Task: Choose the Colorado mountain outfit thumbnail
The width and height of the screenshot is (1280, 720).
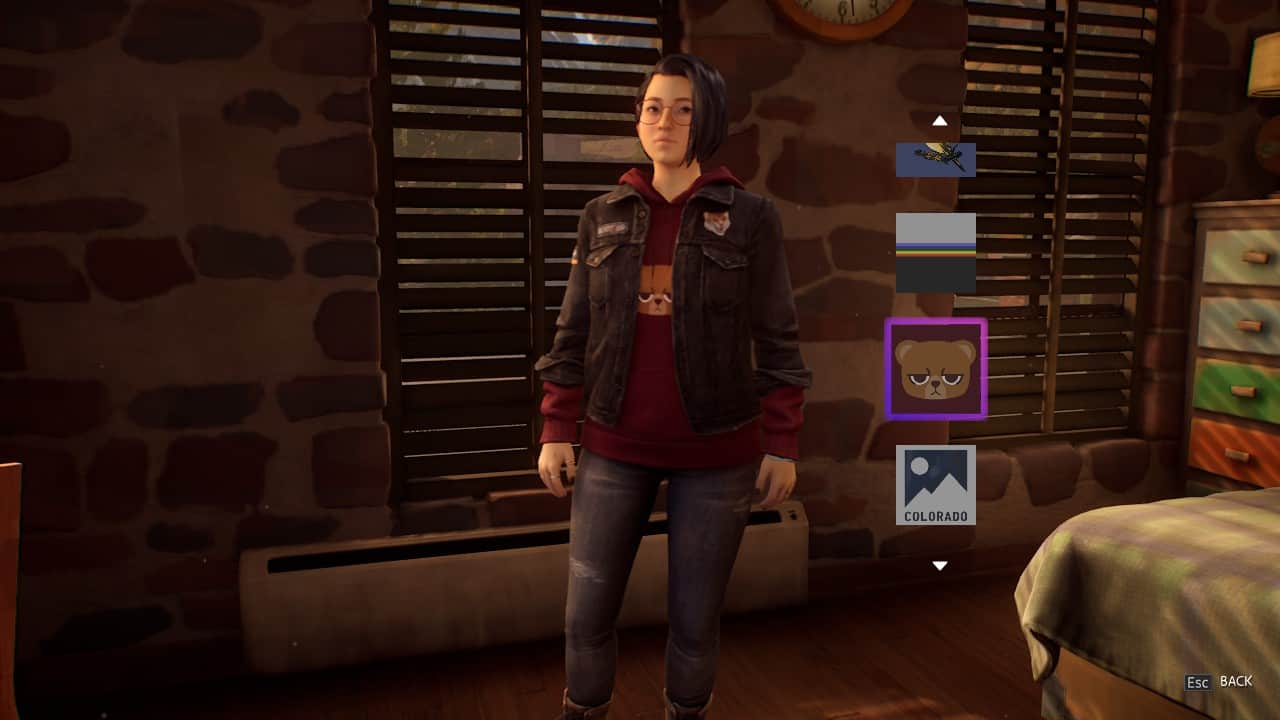Action: (935, 485)
